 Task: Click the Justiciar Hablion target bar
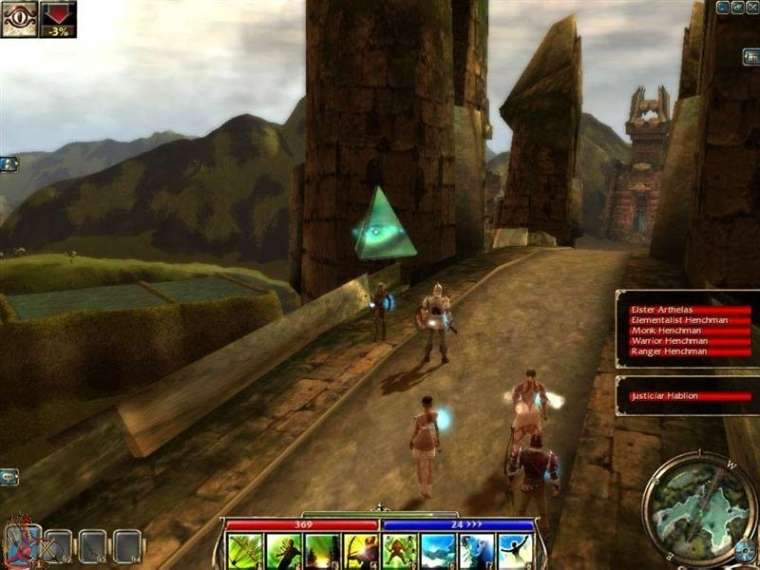(x=689, y=396)
